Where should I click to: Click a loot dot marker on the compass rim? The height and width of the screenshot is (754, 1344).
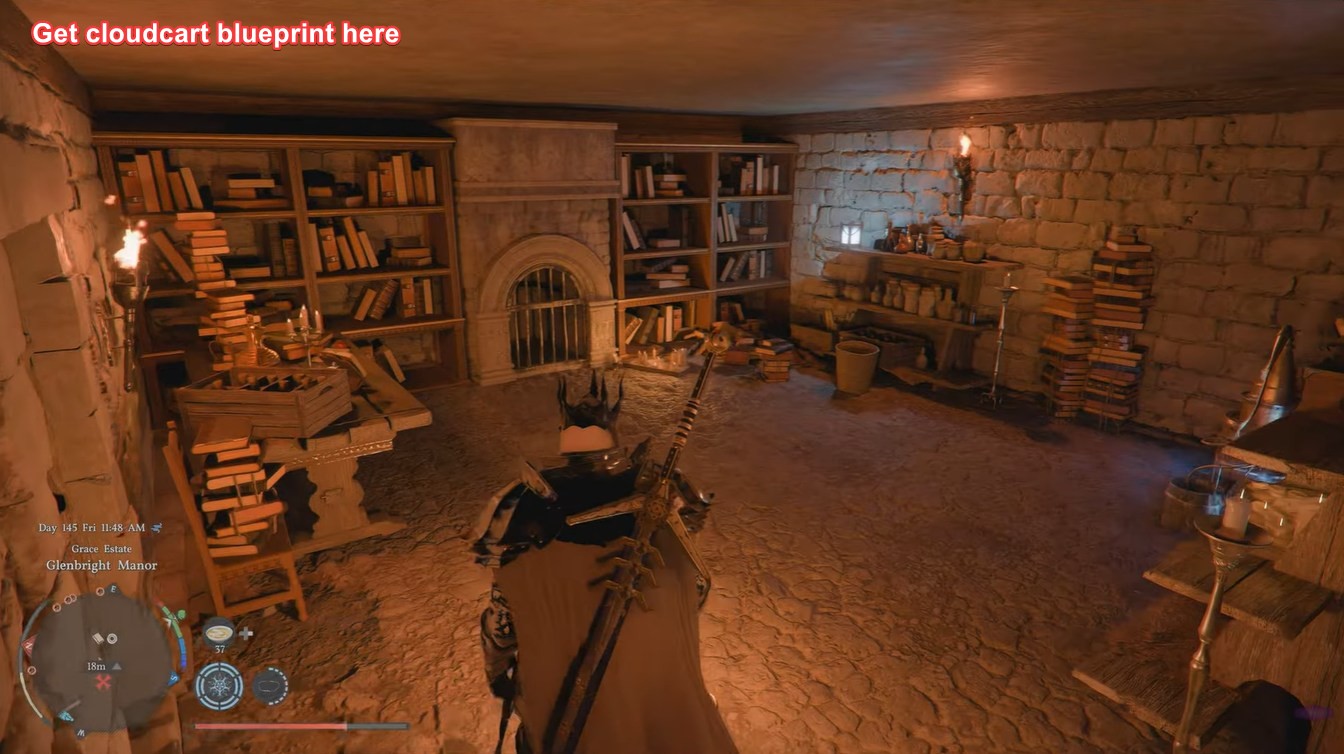(x=99, y=590)
